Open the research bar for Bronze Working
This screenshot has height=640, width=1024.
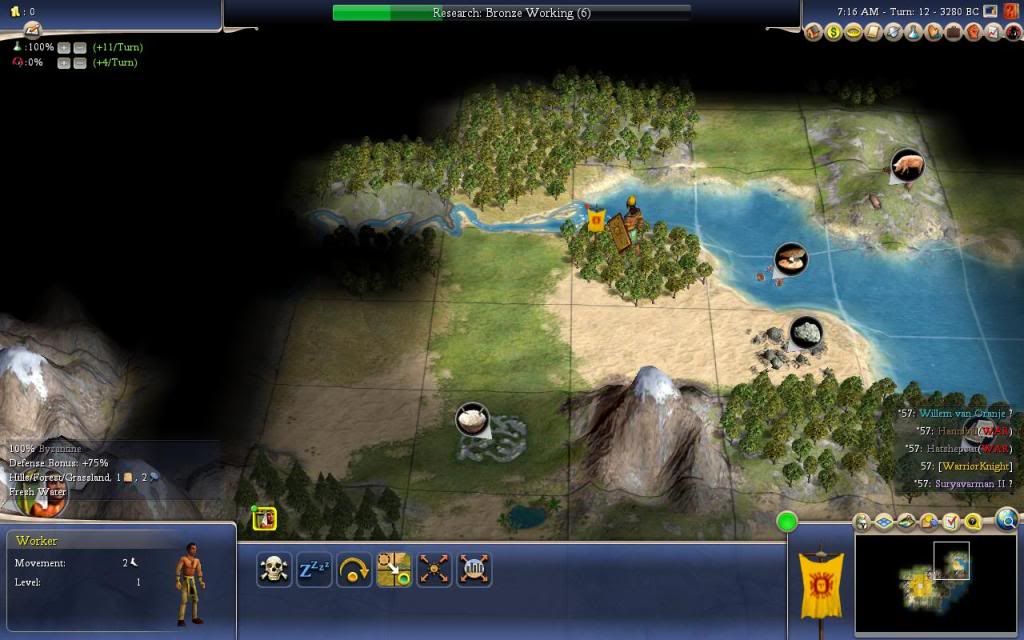click(x=511, y=13)
